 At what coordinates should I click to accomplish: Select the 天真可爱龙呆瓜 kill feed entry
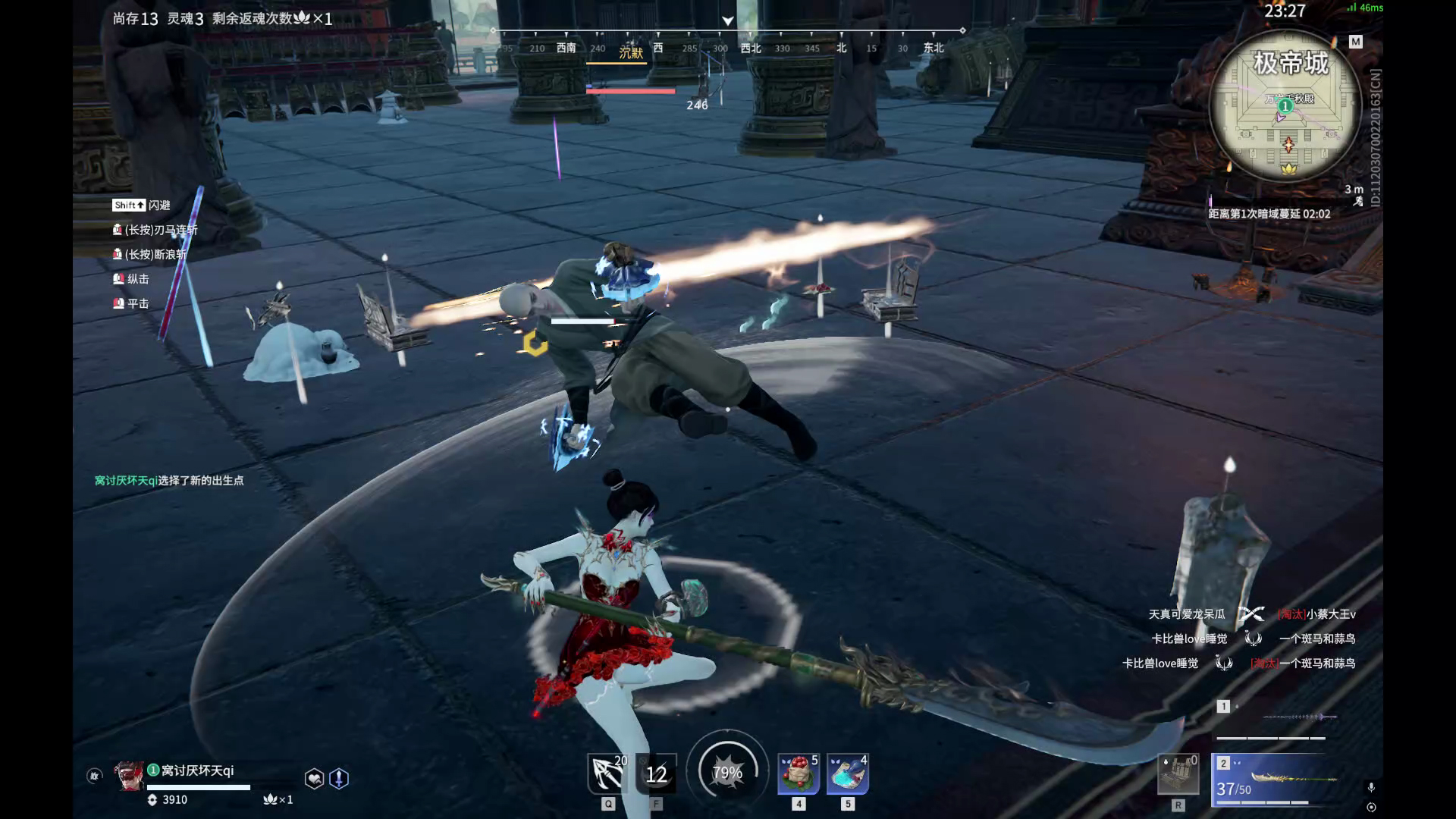(x=1186, y=614)
